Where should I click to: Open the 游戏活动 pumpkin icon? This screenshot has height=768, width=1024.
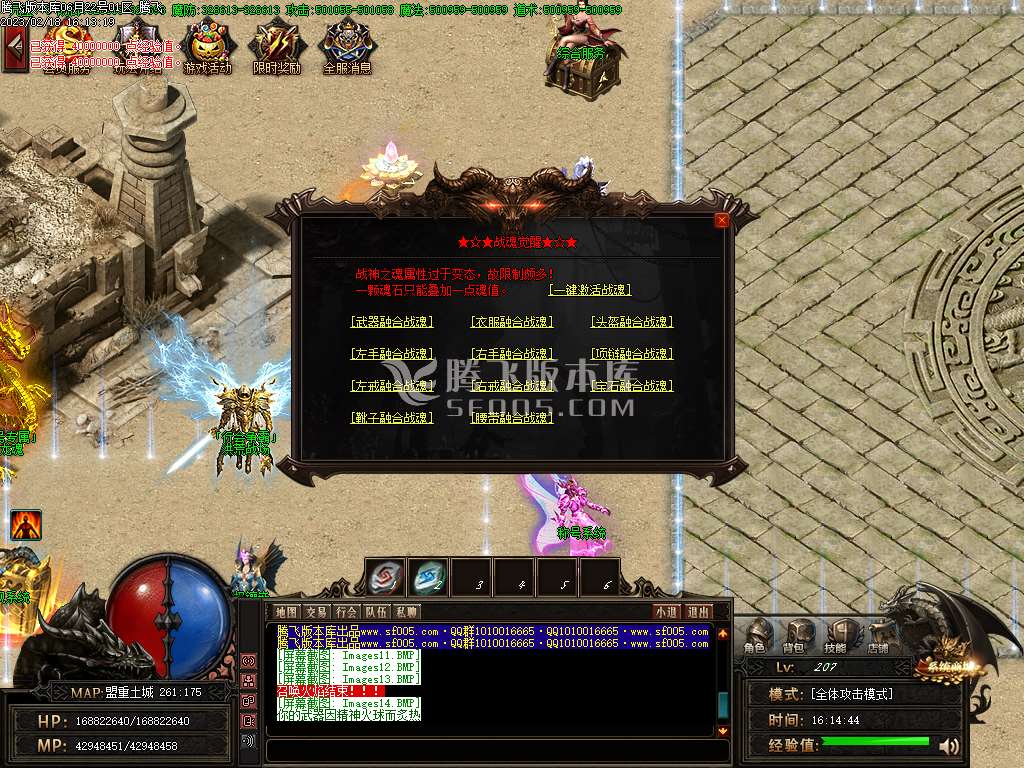(208, 48)
